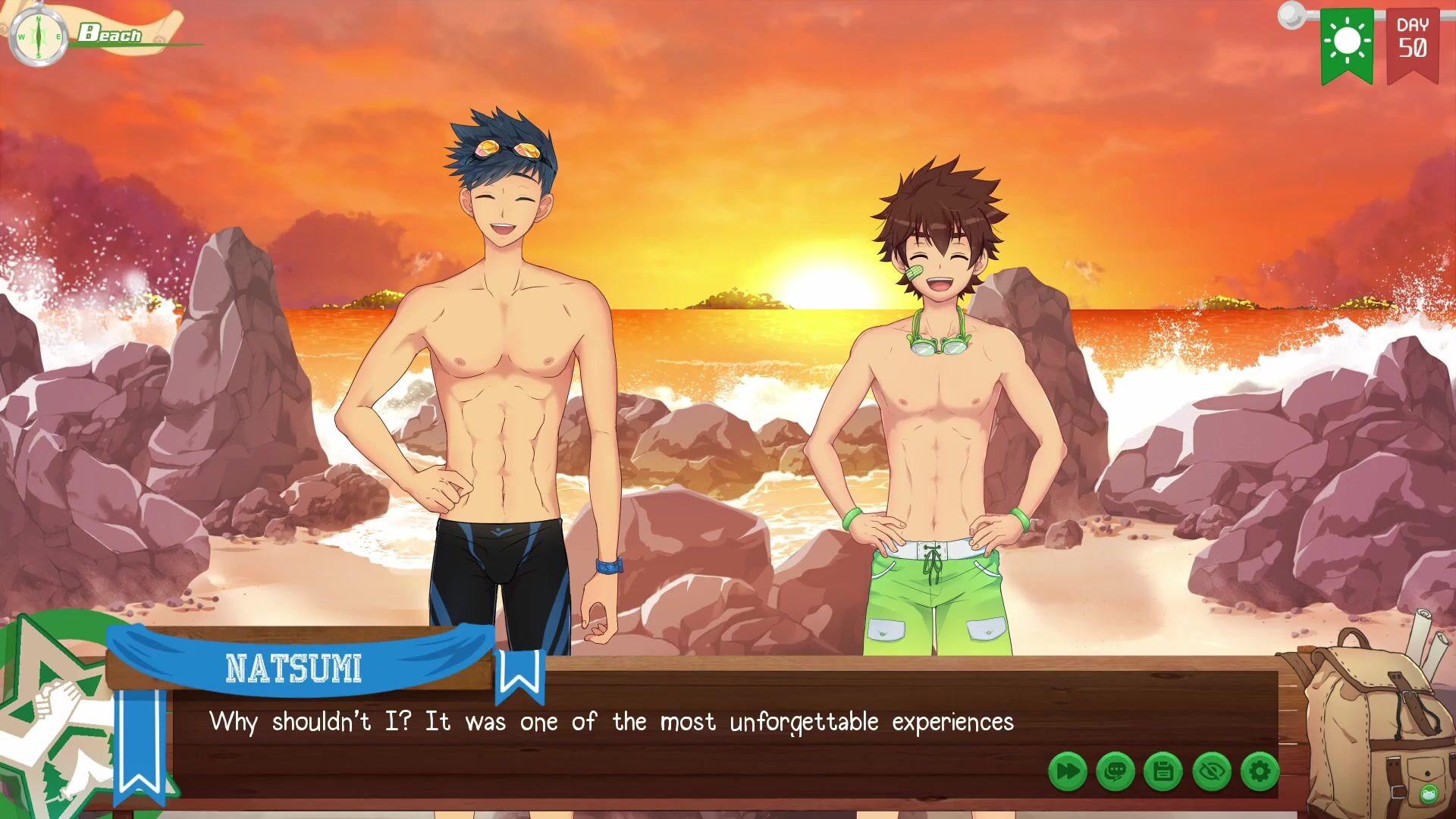Image resolution: width=1456 pixels, height=819 pixels.
Task: Open the dialogue history log
Action: tap(1116, 772)
